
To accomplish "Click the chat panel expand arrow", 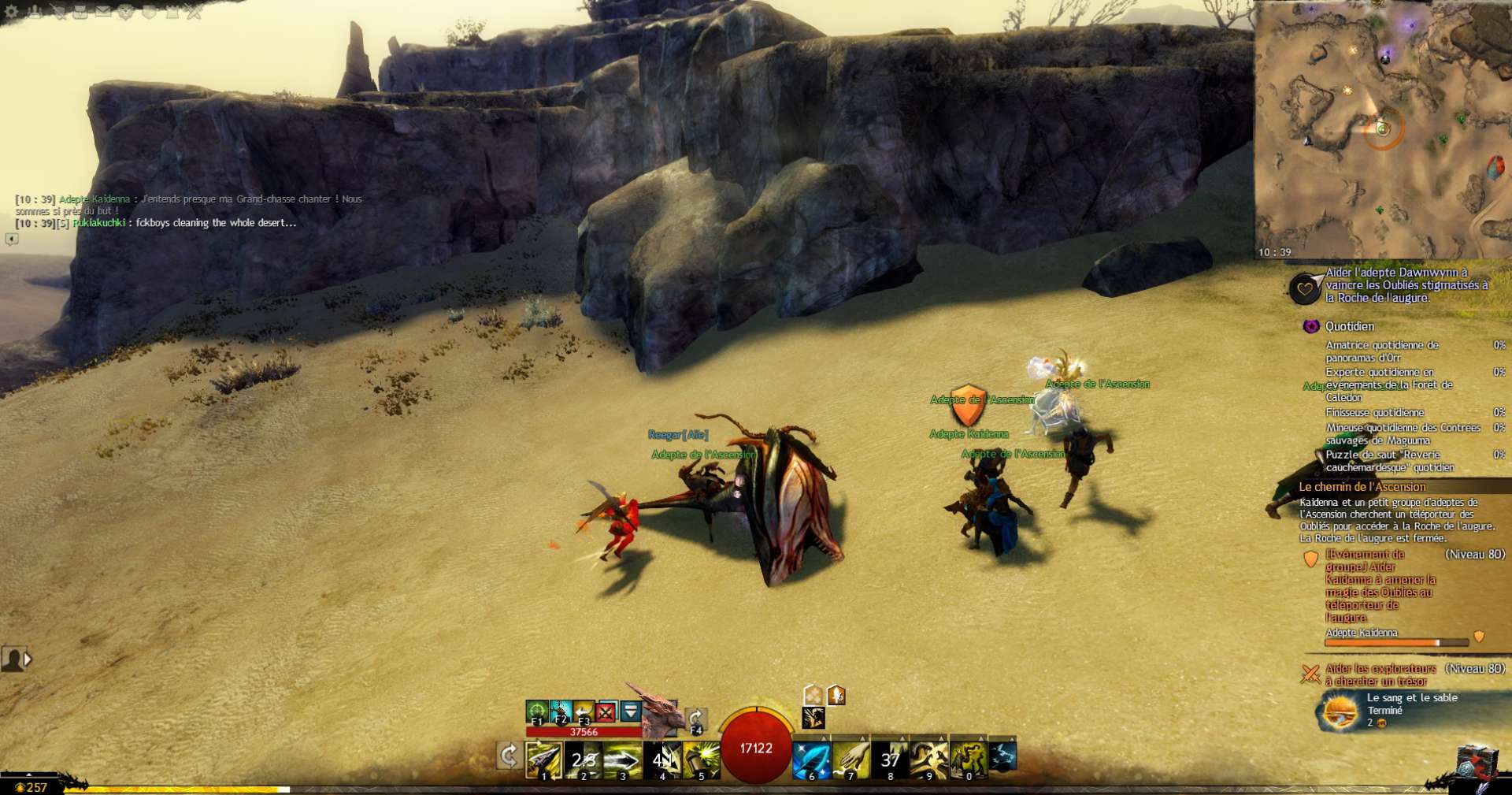I will [12, 239].
